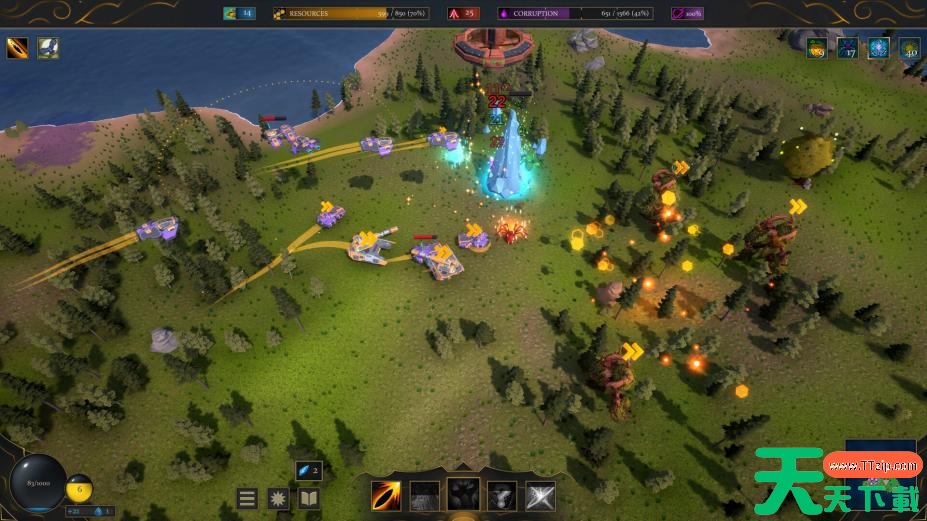Image resolution: width=927 pixels, height=521 pixels.
Task: Open the book journal button
Action: coord(309,498)
